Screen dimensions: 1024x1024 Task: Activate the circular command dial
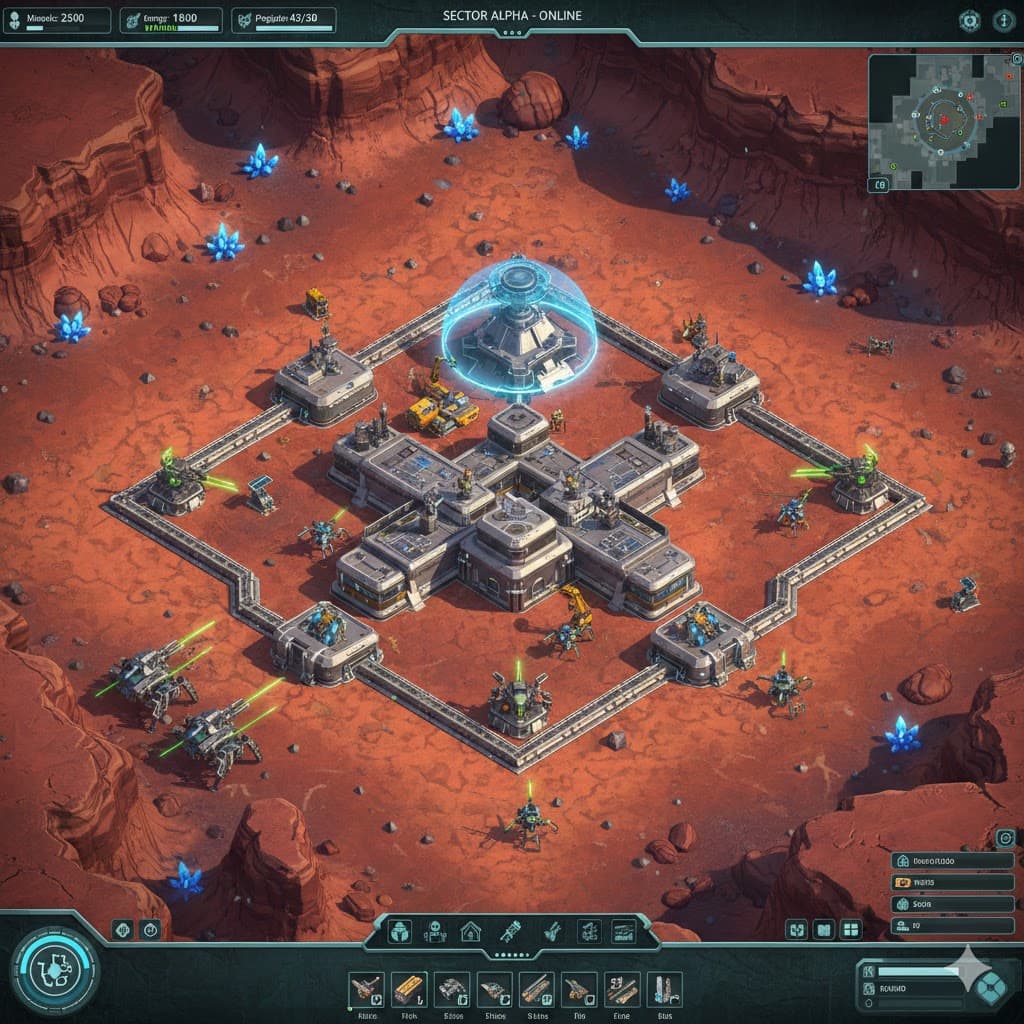[x=55, y=971]
